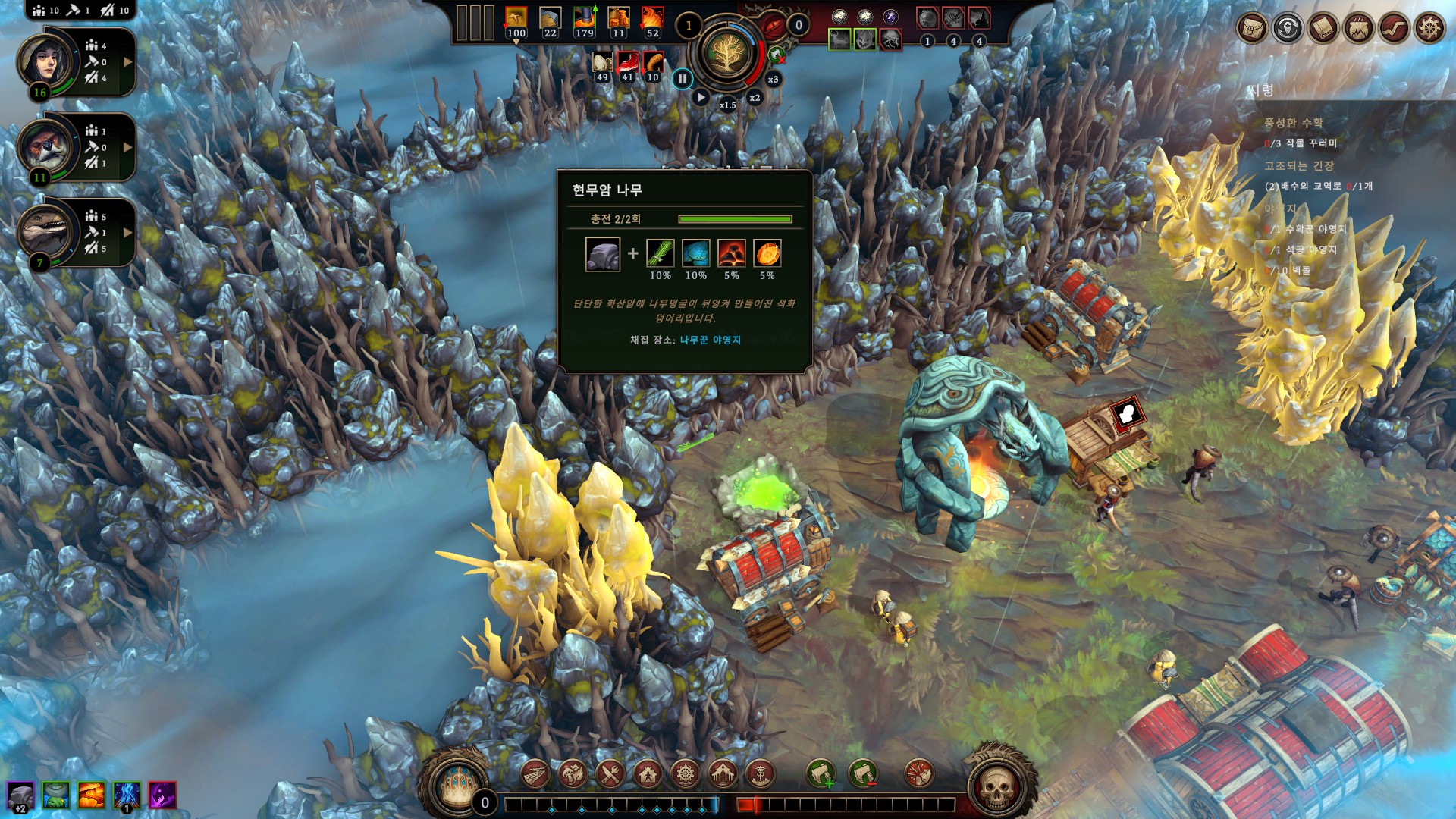Open the housing buildings category

coord(648,775)
